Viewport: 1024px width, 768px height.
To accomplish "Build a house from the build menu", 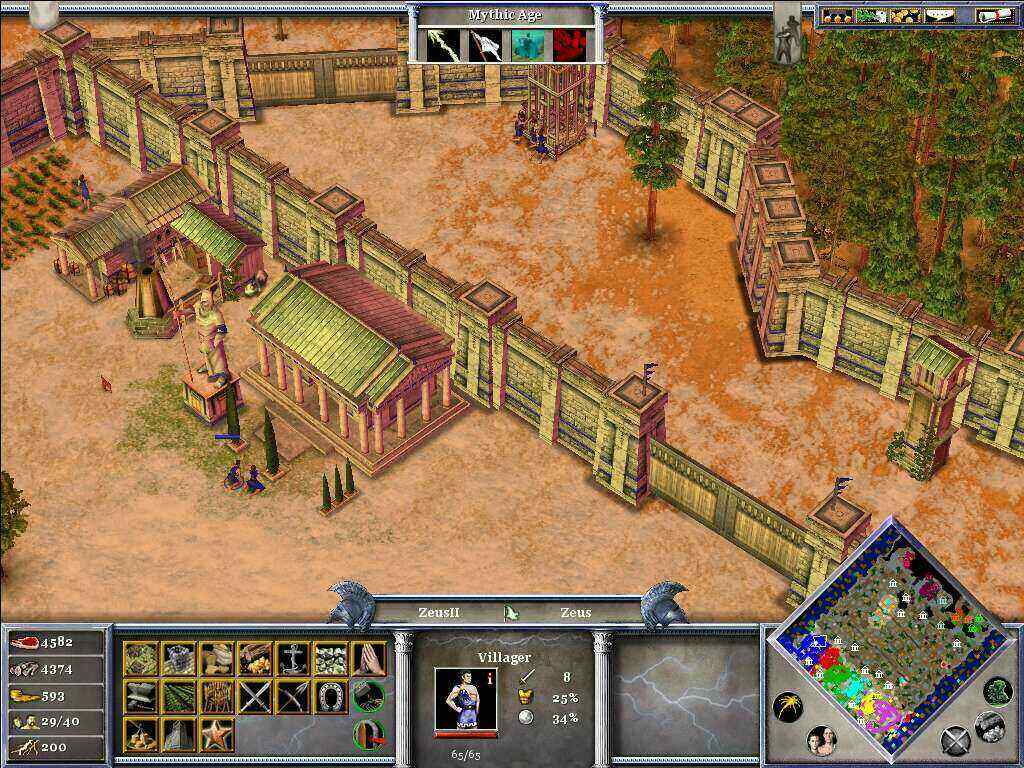I will 140,659.
